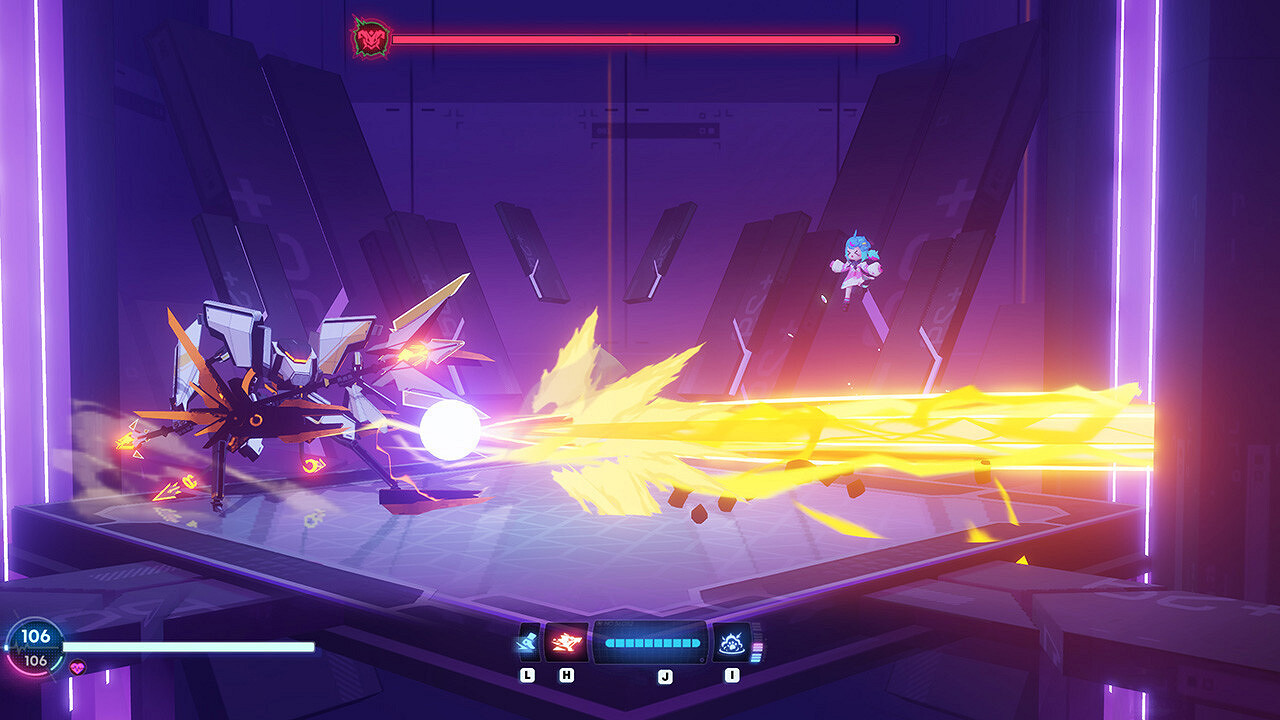This screenshot has height=720, width=1280.
Task: Toggle the H keybind badge
Action: pyautogui.click(x=566, y=675)
